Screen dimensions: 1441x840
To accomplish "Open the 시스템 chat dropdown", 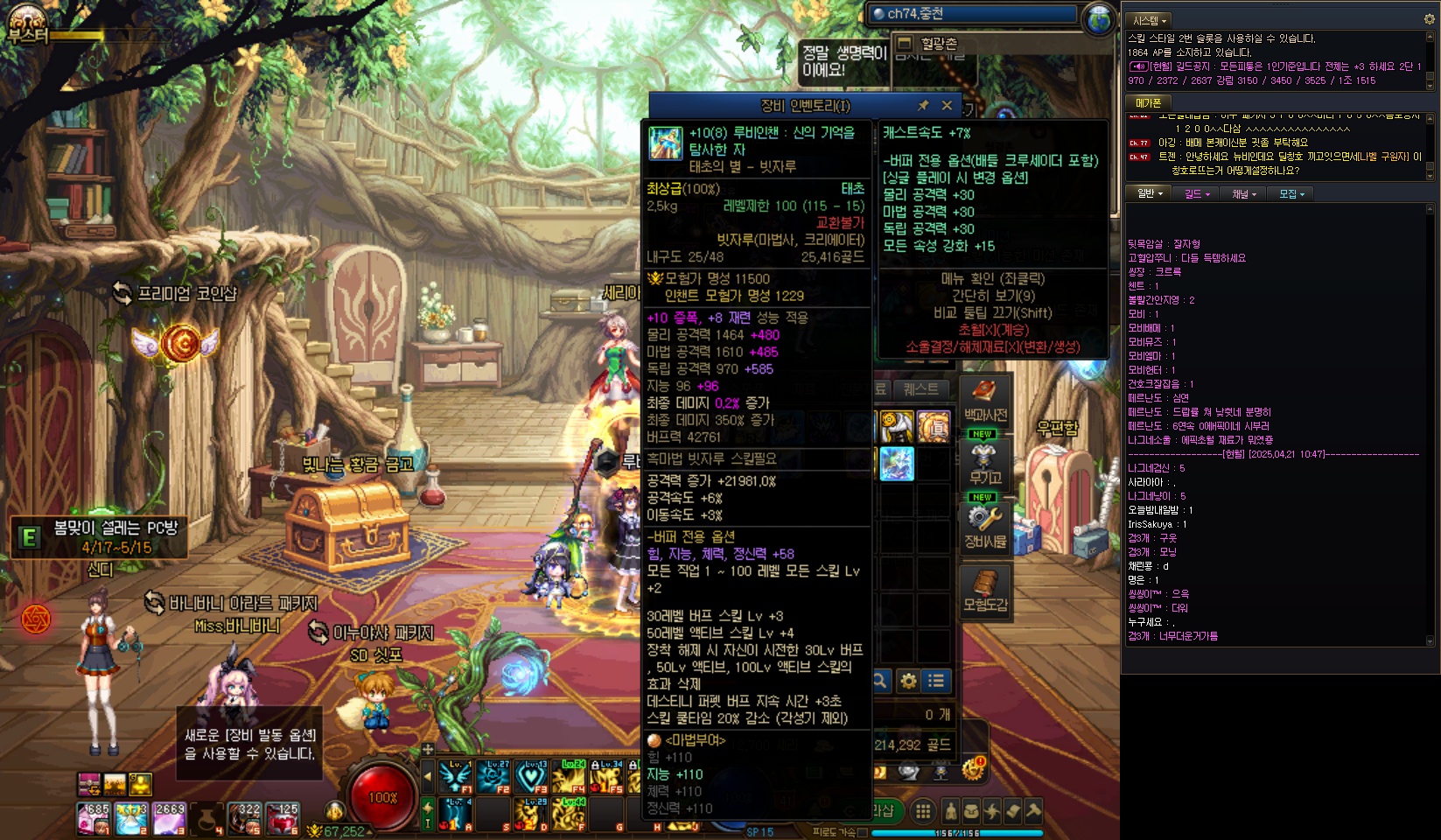I will tap(1149, 20).
